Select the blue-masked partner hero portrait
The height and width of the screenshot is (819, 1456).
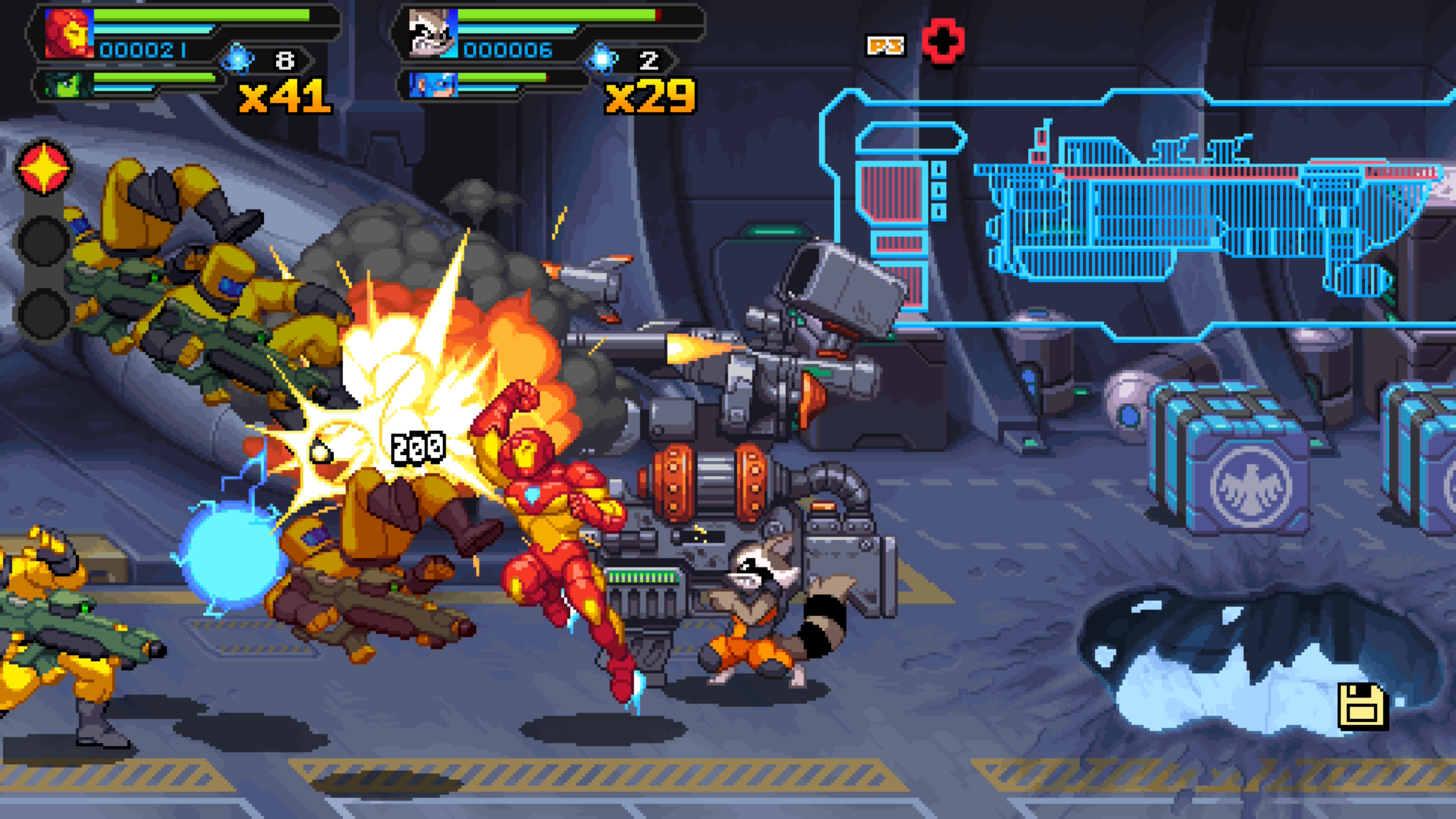tap(433, 85)
